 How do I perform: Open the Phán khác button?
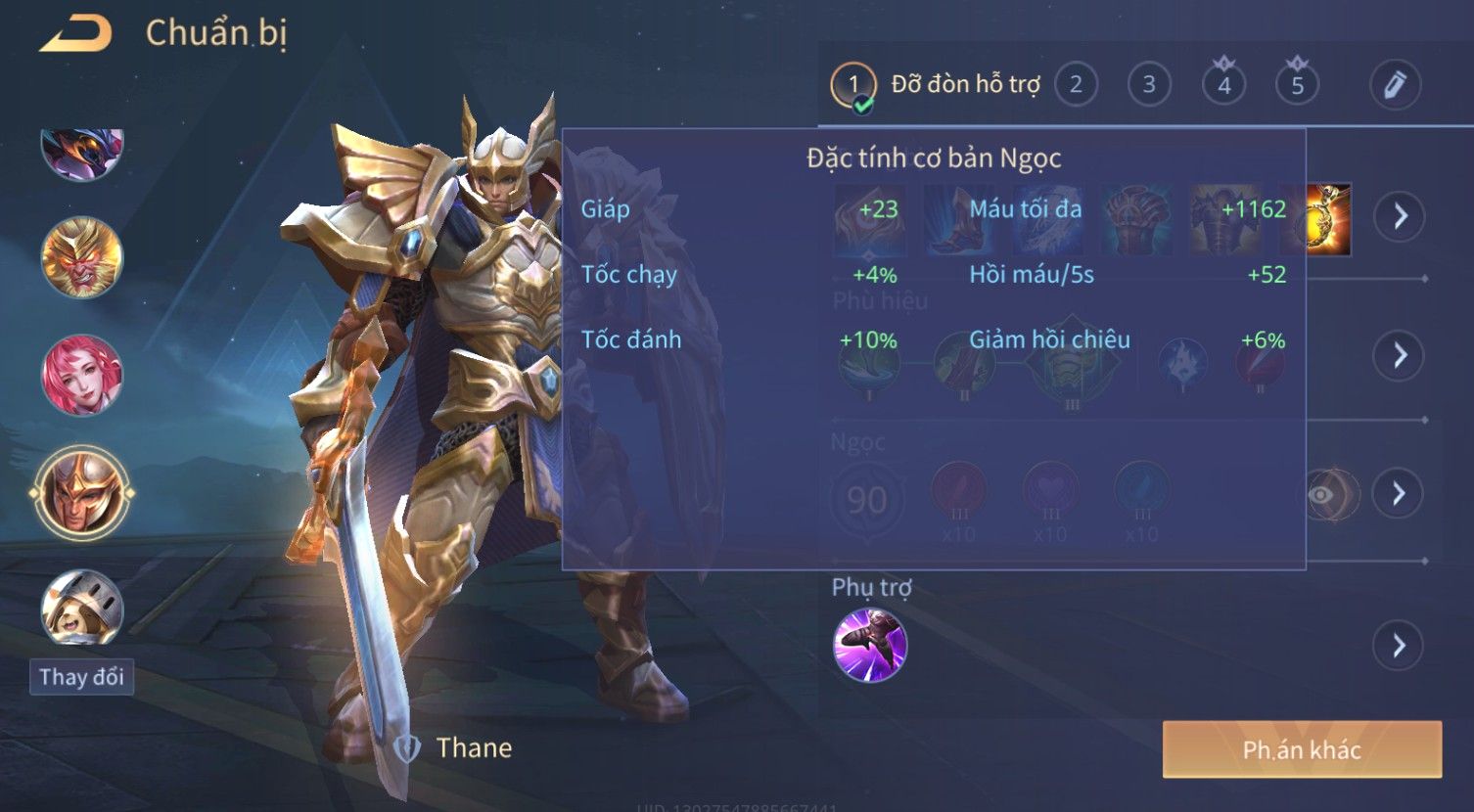[1302, 750]
